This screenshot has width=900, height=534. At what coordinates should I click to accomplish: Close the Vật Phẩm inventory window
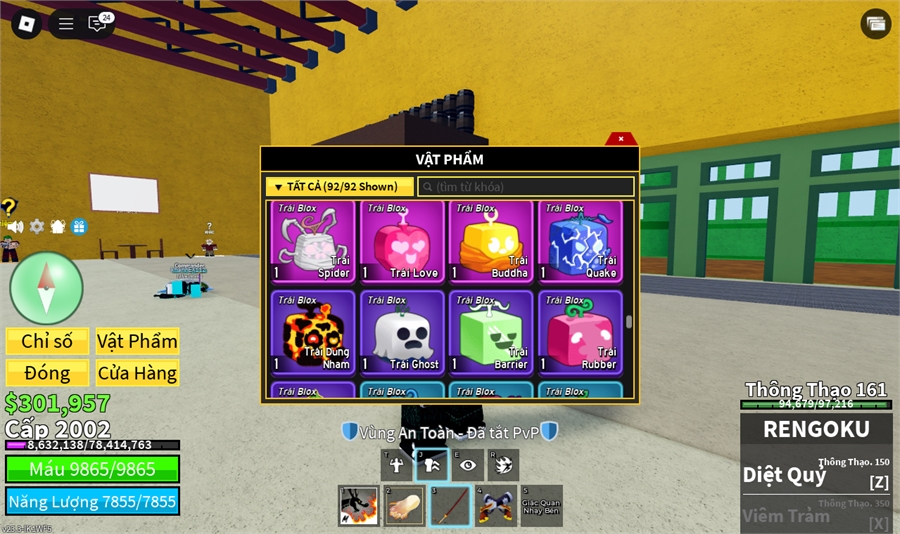[x=621, y=139]
